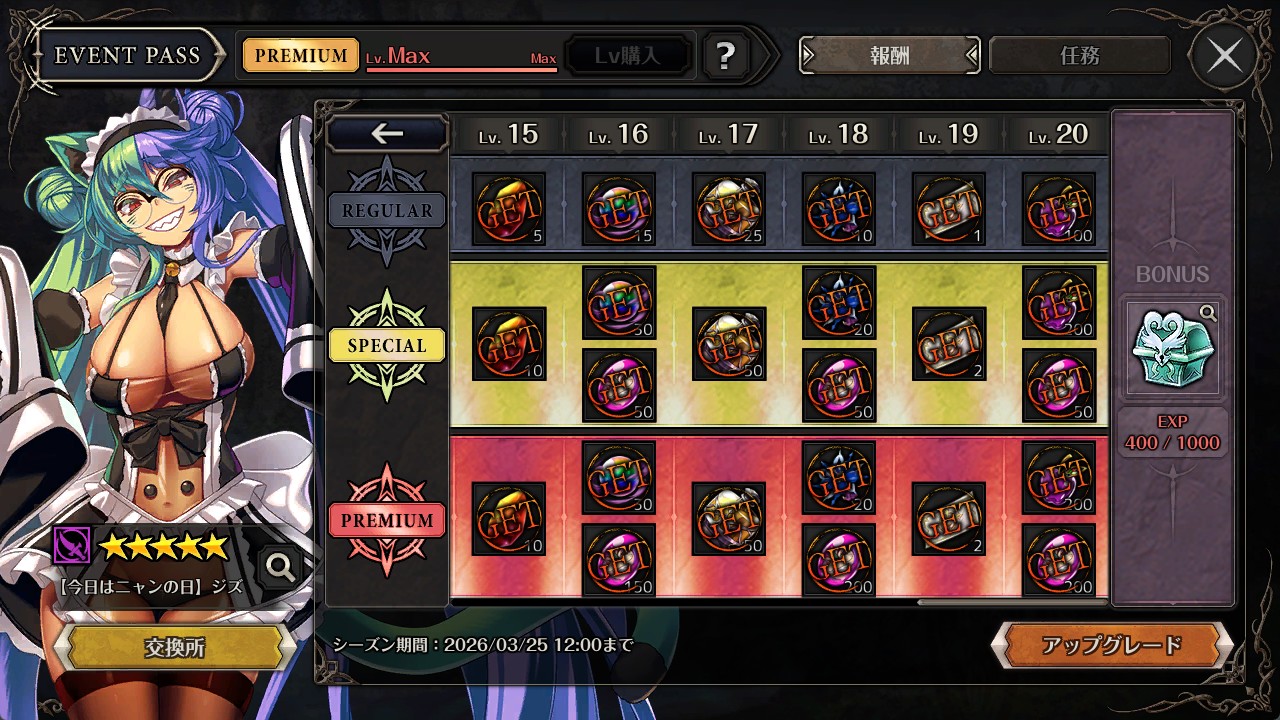Go back with the left arrow button

(387, 134)
